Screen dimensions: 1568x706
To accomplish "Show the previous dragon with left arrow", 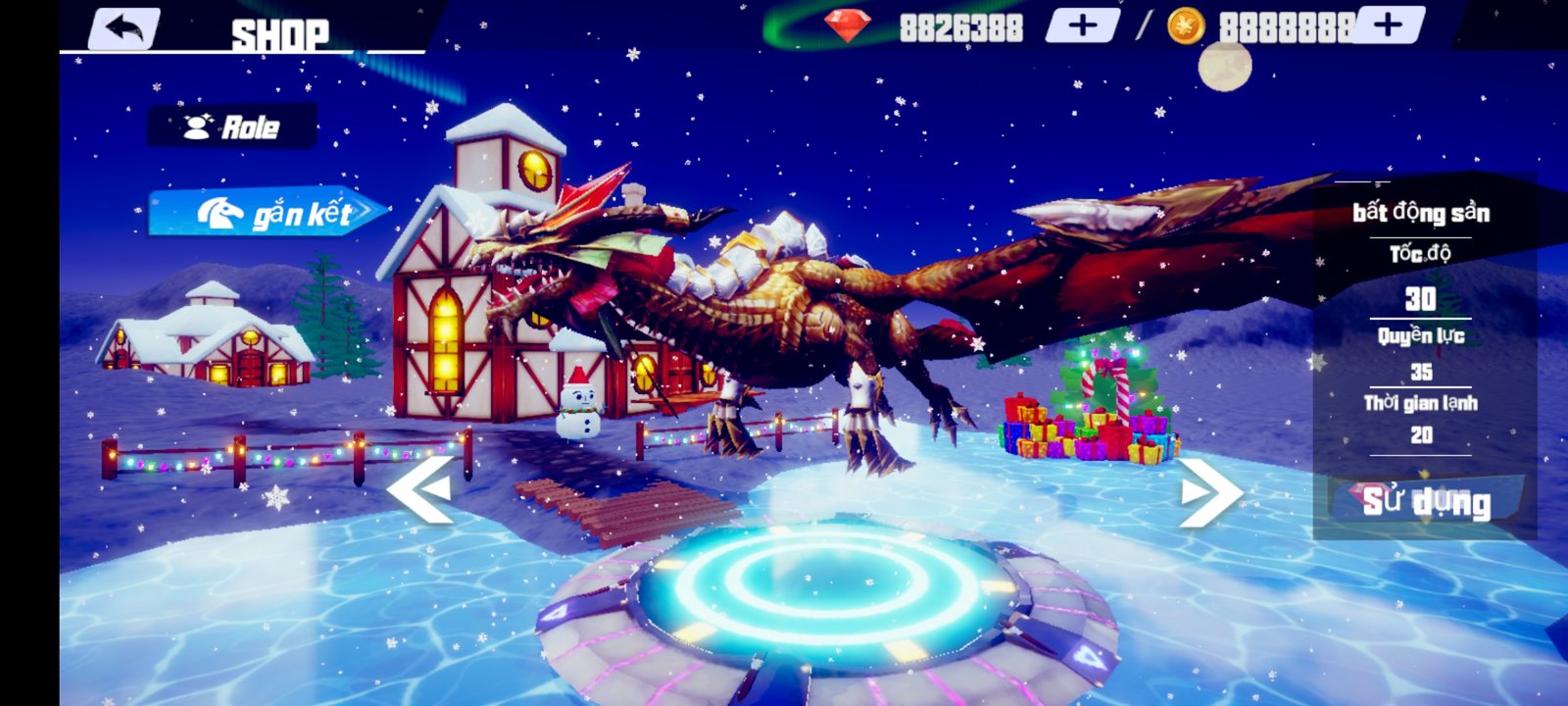I will (421, 487).
